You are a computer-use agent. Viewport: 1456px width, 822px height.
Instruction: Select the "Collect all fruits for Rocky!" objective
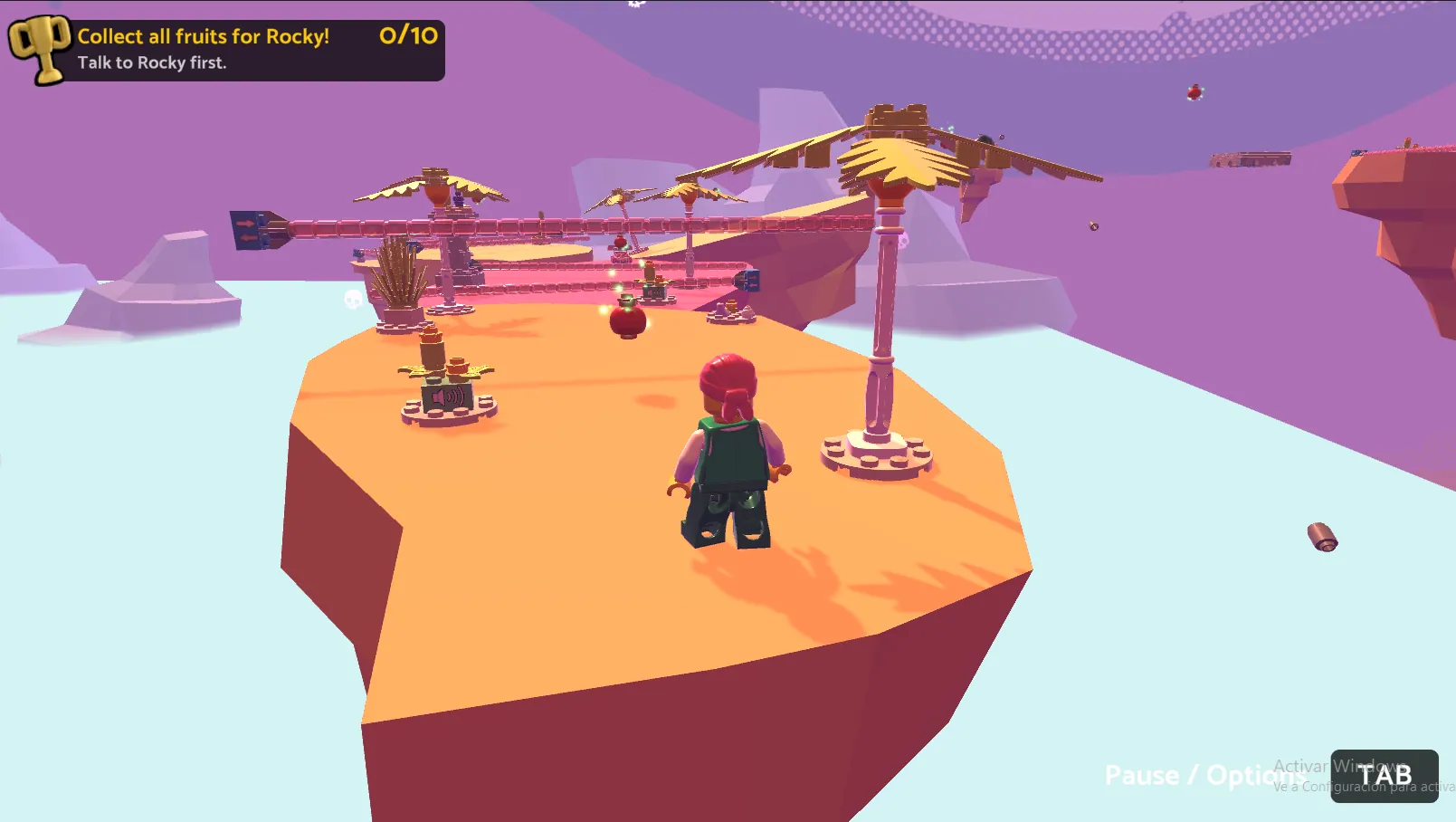point(204,37)
